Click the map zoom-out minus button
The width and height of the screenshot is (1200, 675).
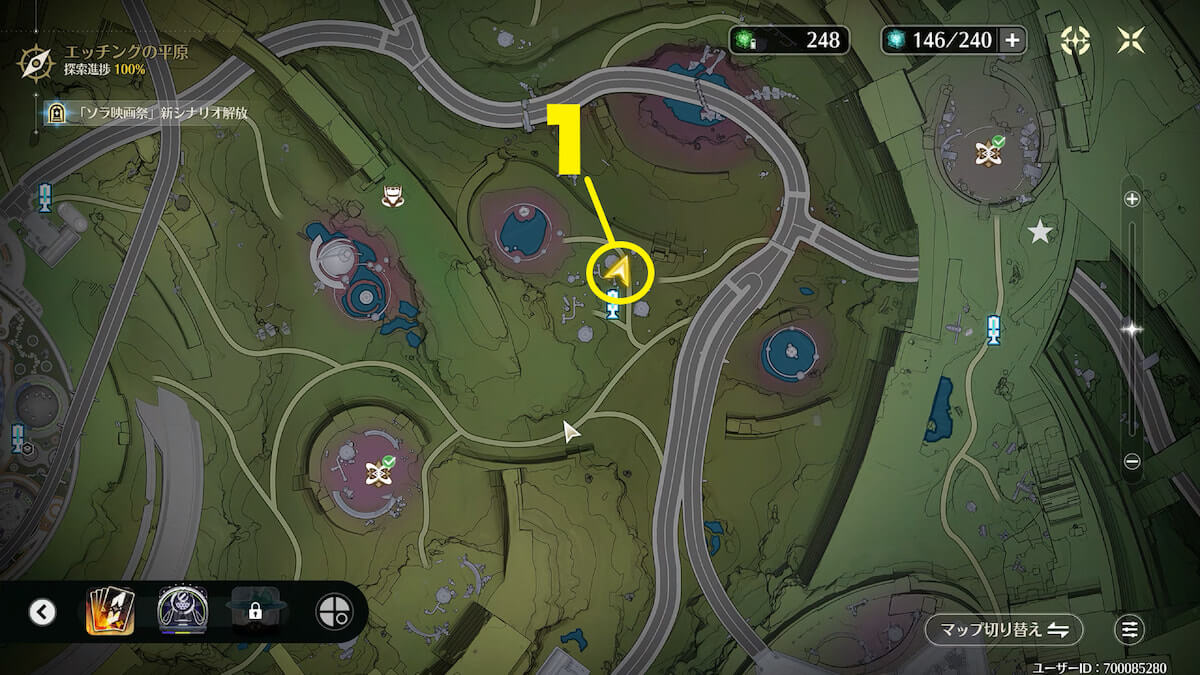pyautogui.click(x=1132, y=461)
